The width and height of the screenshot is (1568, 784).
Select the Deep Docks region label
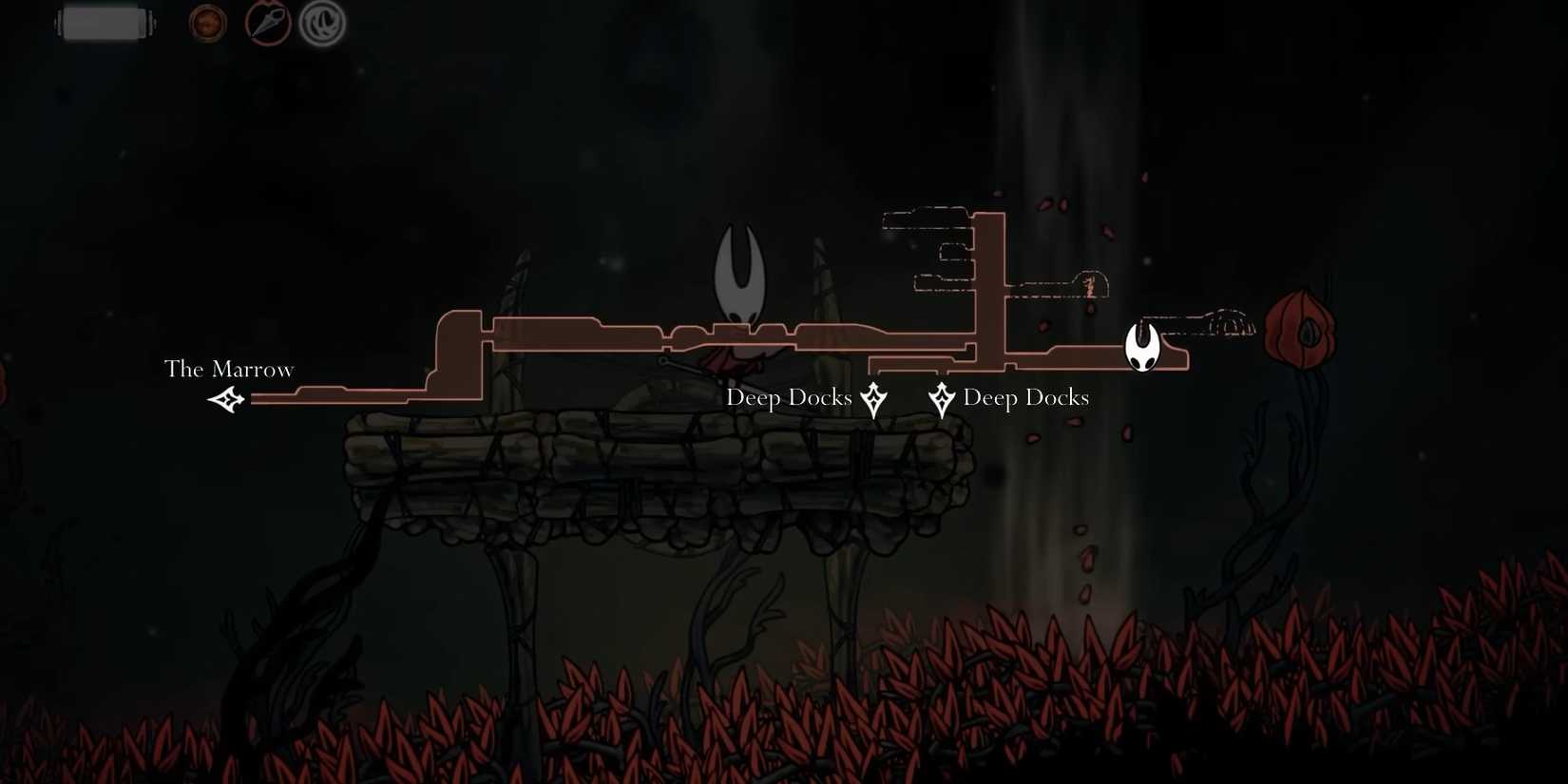[1026, 397]
